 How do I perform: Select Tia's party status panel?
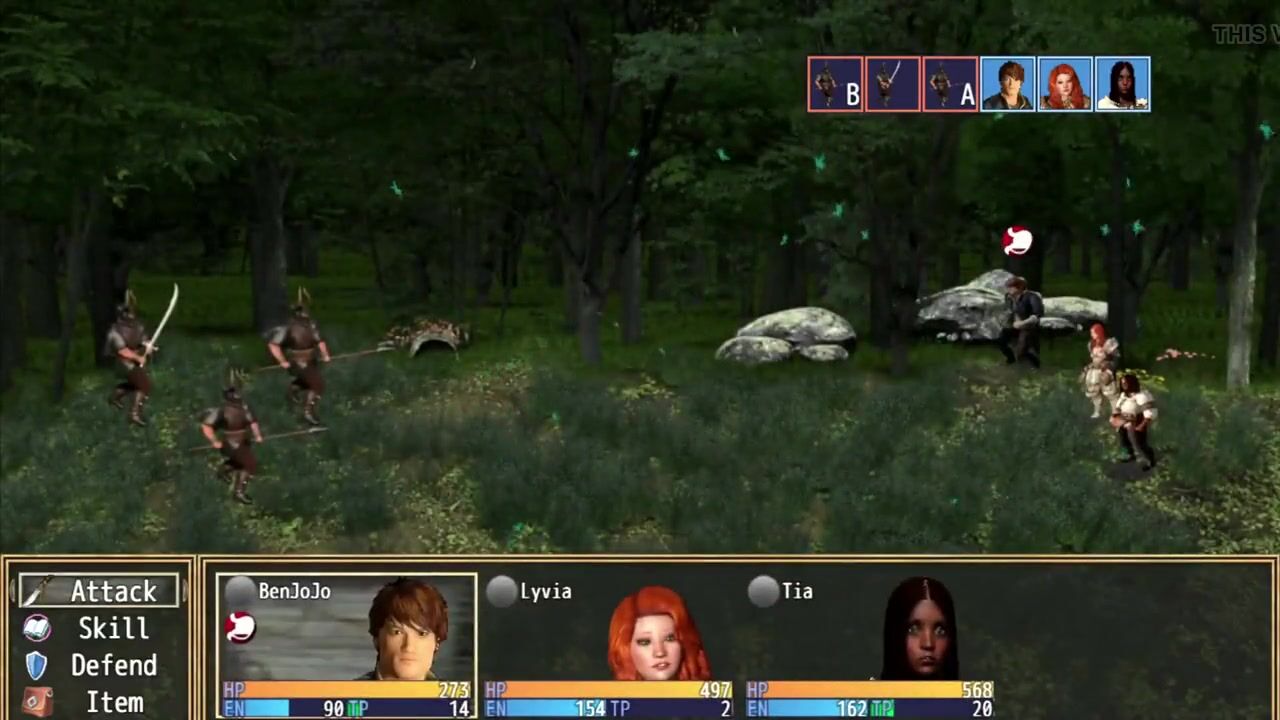click(x=870, y=646)
